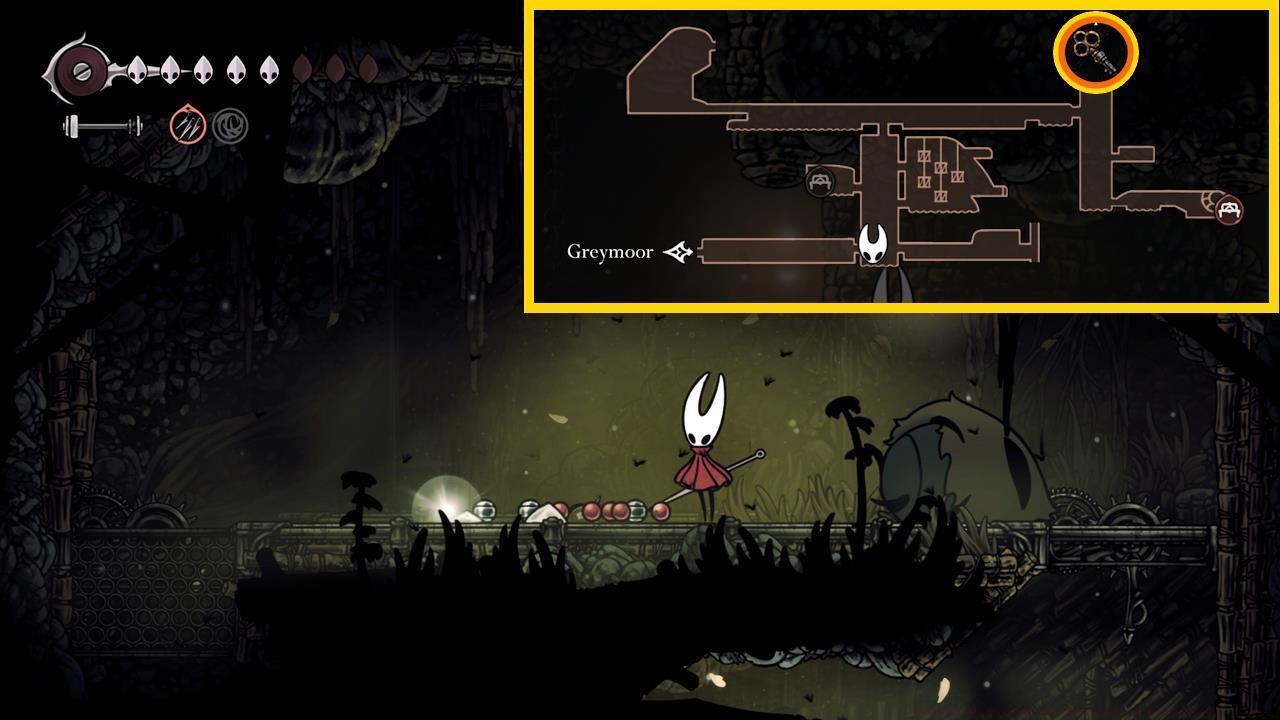The image size is (1280, 720).
Task: Click the Greymoor exit arrow on the map
Action: click(676, 252)
